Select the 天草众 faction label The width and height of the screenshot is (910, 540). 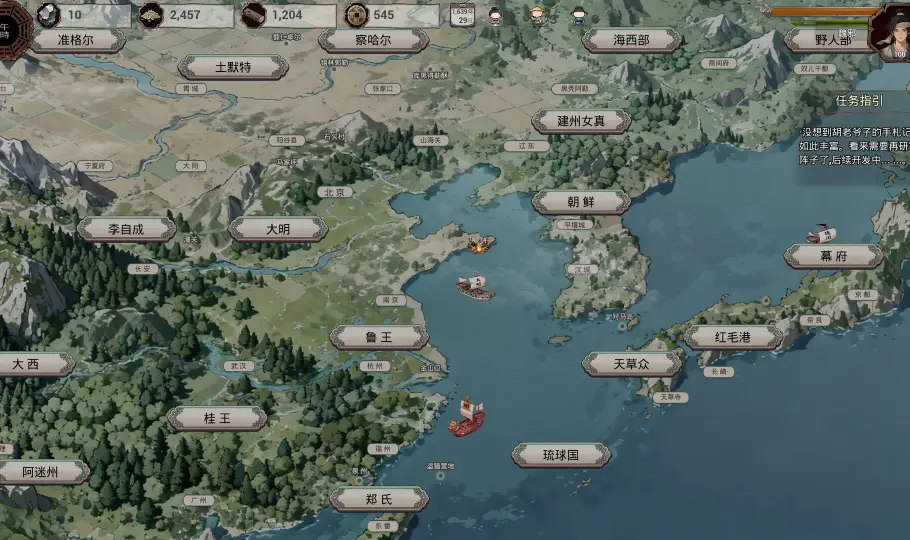632,364
